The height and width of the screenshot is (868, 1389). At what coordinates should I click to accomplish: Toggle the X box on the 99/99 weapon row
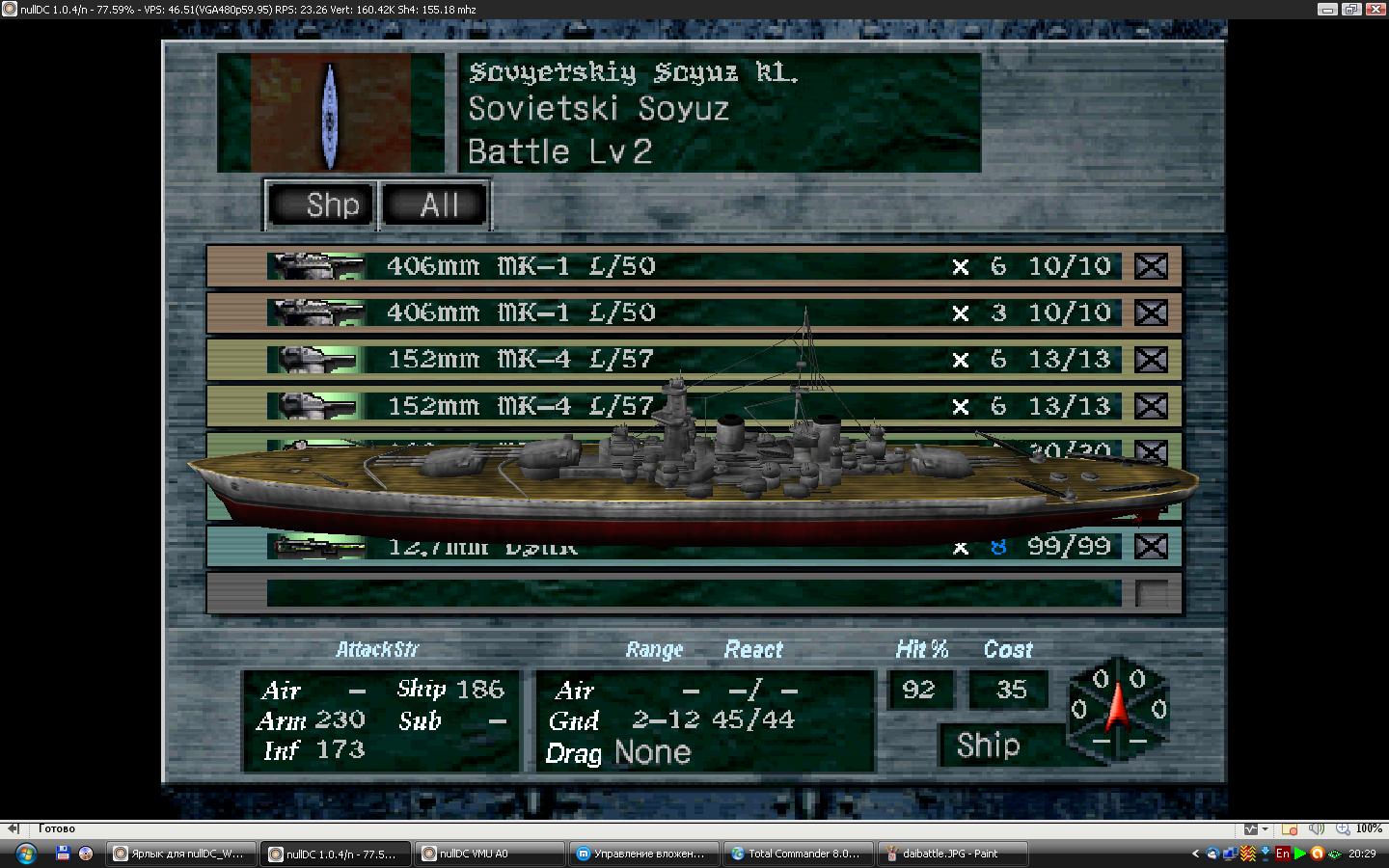coord(1151,547)
